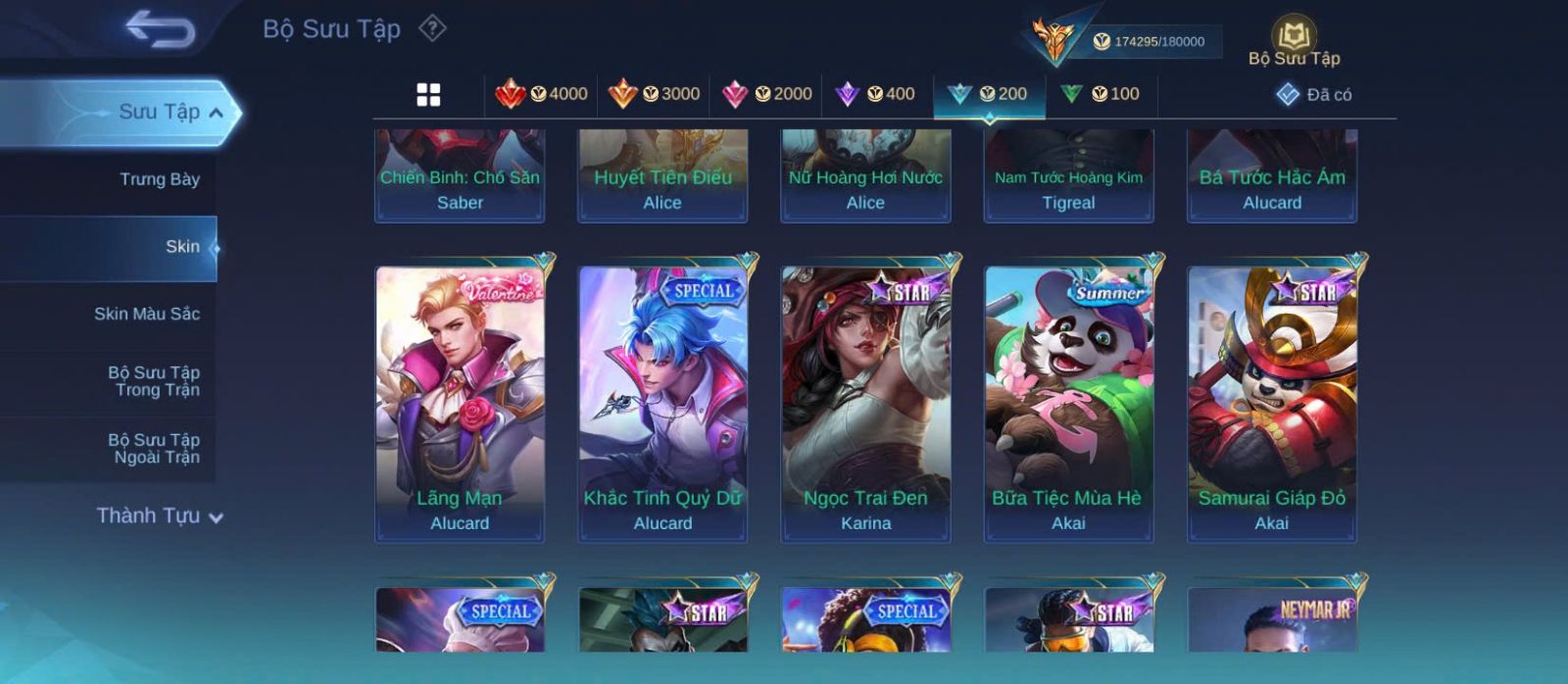
Task: Expand the Thành Tựu section
Action: click(x=160, y=515)
